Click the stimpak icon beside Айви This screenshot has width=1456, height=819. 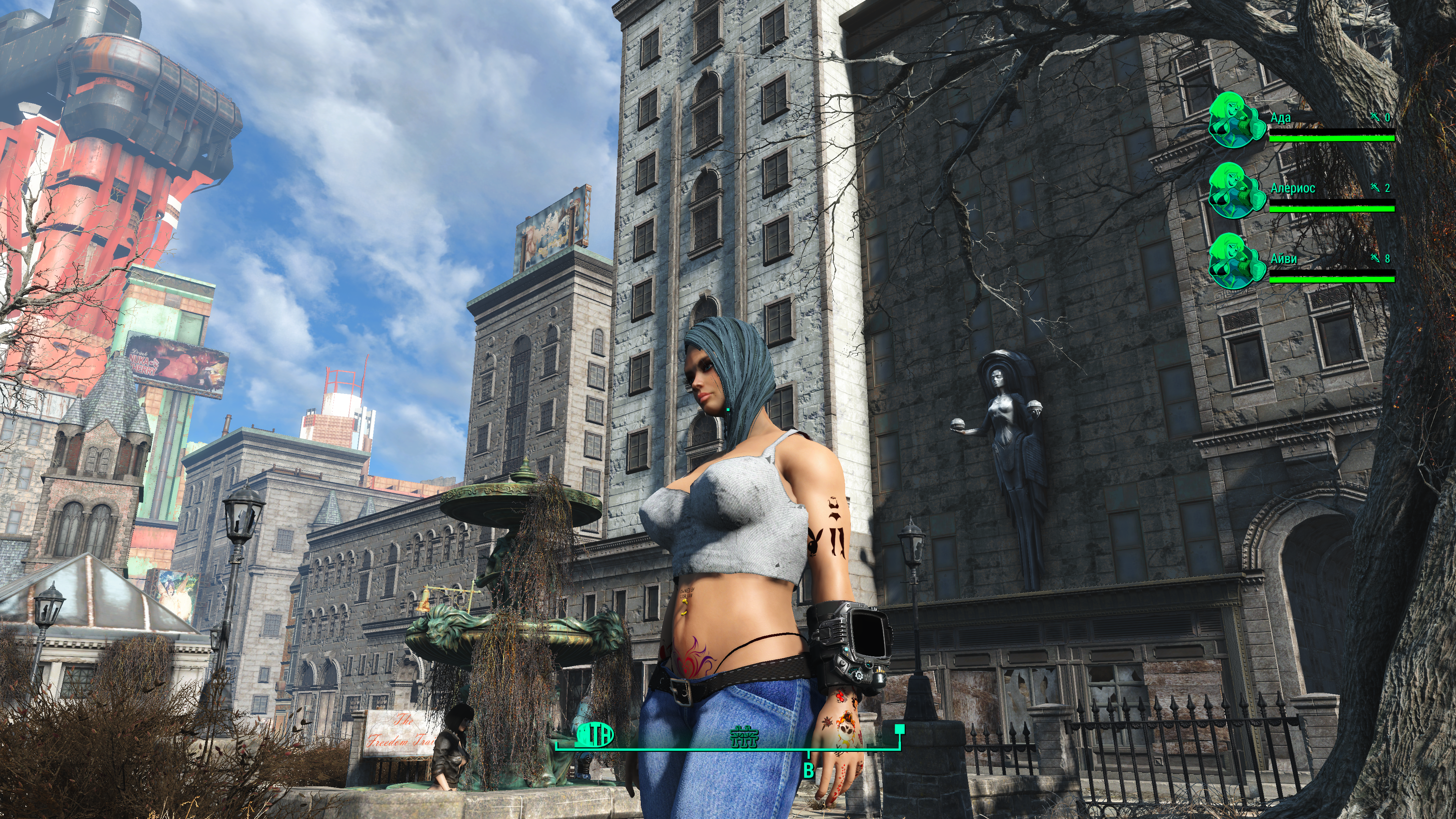click(1375, 258)
